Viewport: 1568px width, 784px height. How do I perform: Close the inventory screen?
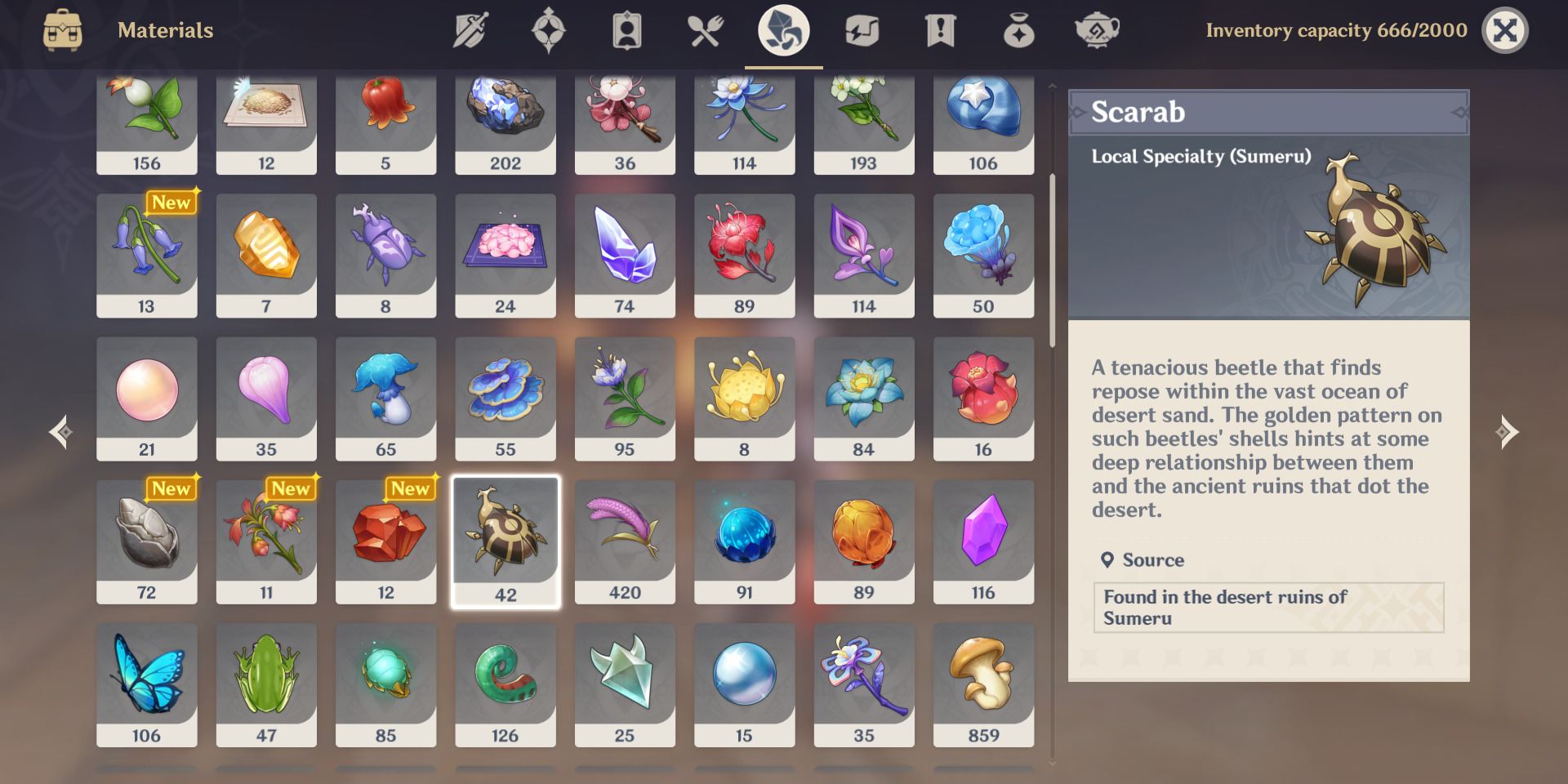[1507, 30]
